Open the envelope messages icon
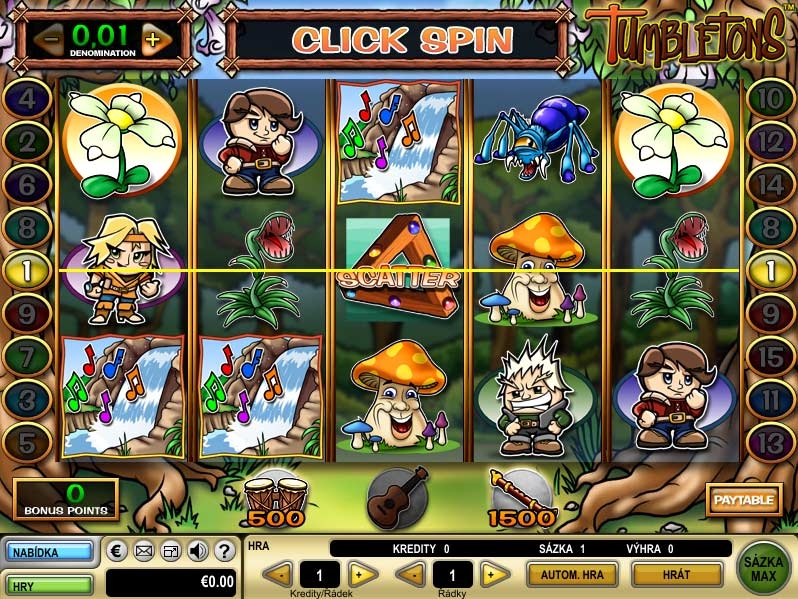Screen dimensions: 798x599 144,550
